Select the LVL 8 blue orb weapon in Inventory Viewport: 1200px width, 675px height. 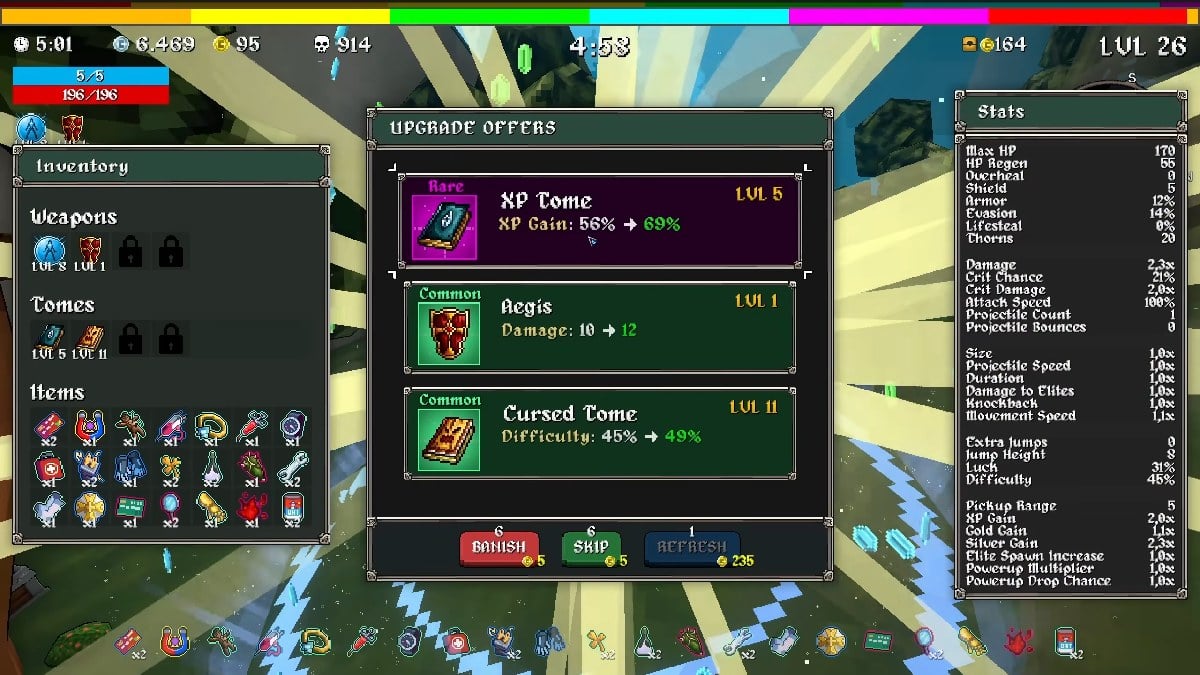pos(49,250)
